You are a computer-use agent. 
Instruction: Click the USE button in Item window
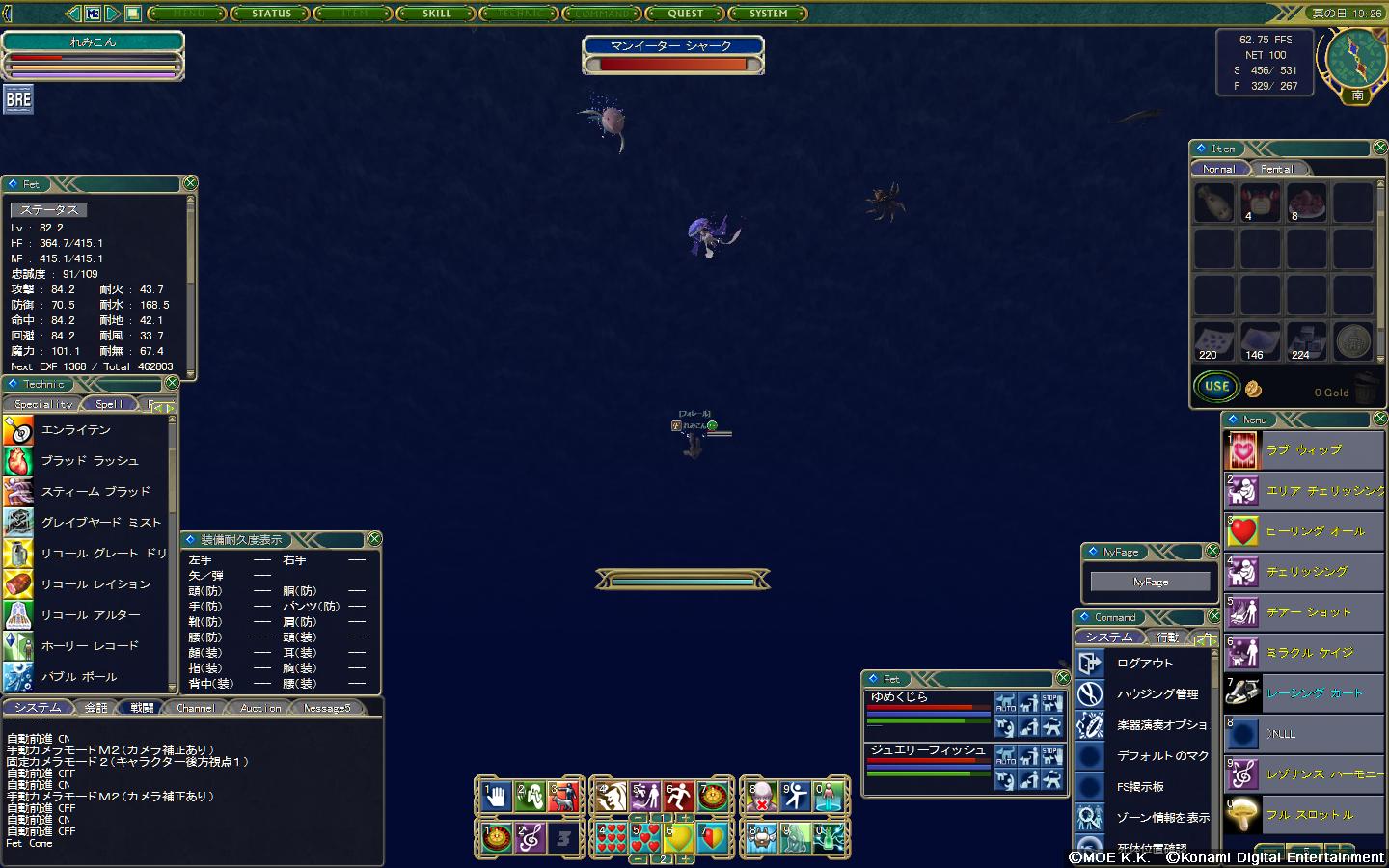point(1216,387)
